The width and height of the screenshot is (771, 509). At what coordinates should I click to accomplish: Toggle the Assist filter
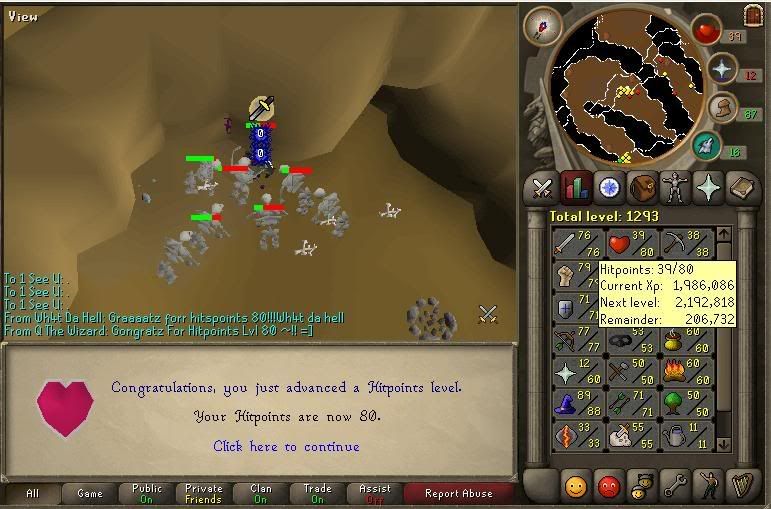pos(375,493)
